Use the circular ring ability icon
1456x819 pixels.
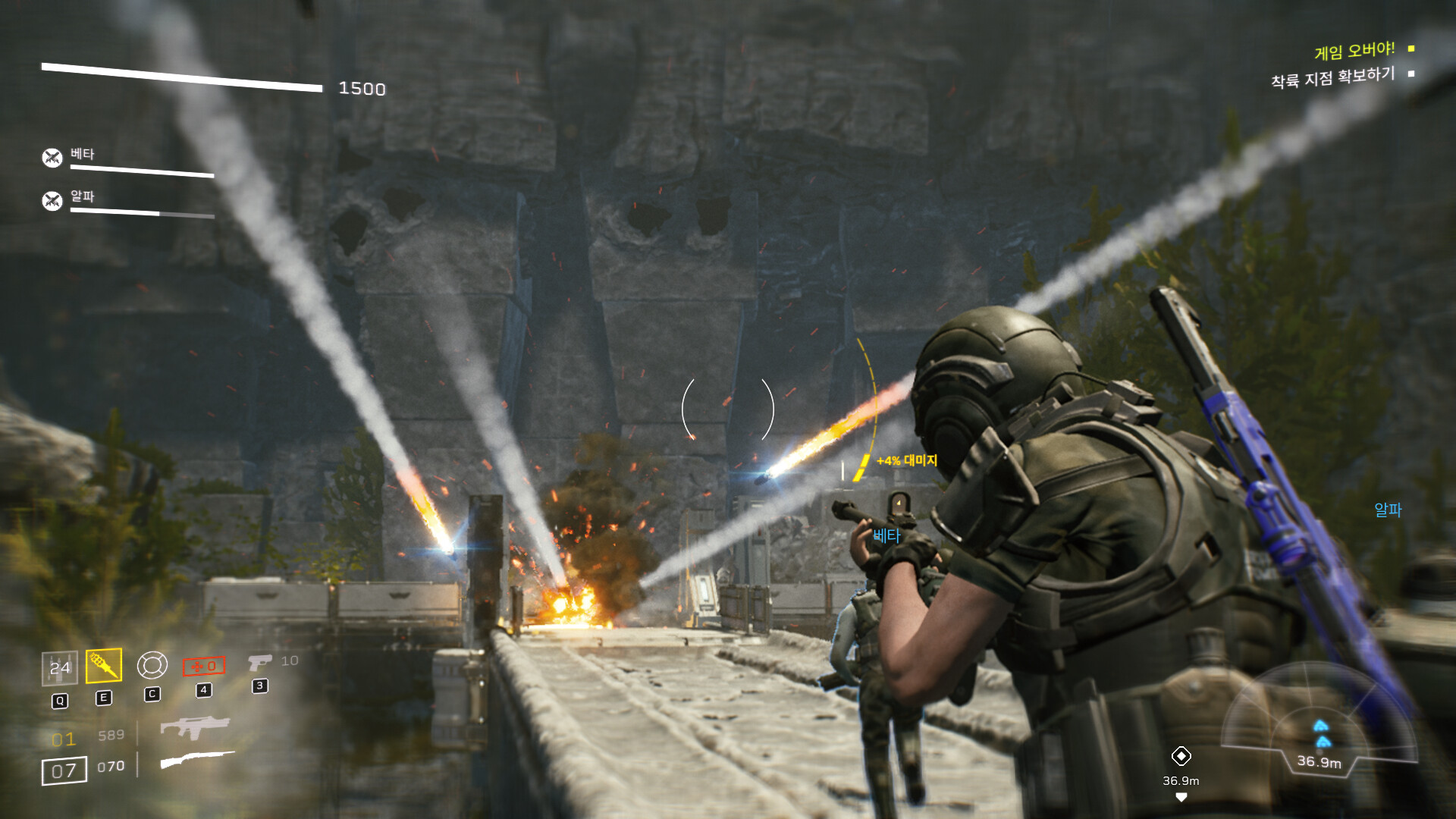tap(152, 665)
